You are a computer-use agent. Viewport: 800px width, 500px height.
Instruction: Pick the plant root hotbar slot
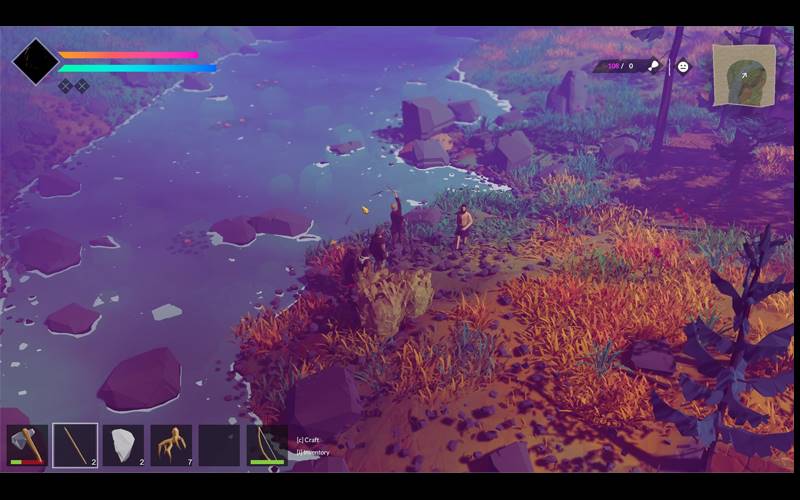(171, 445)
